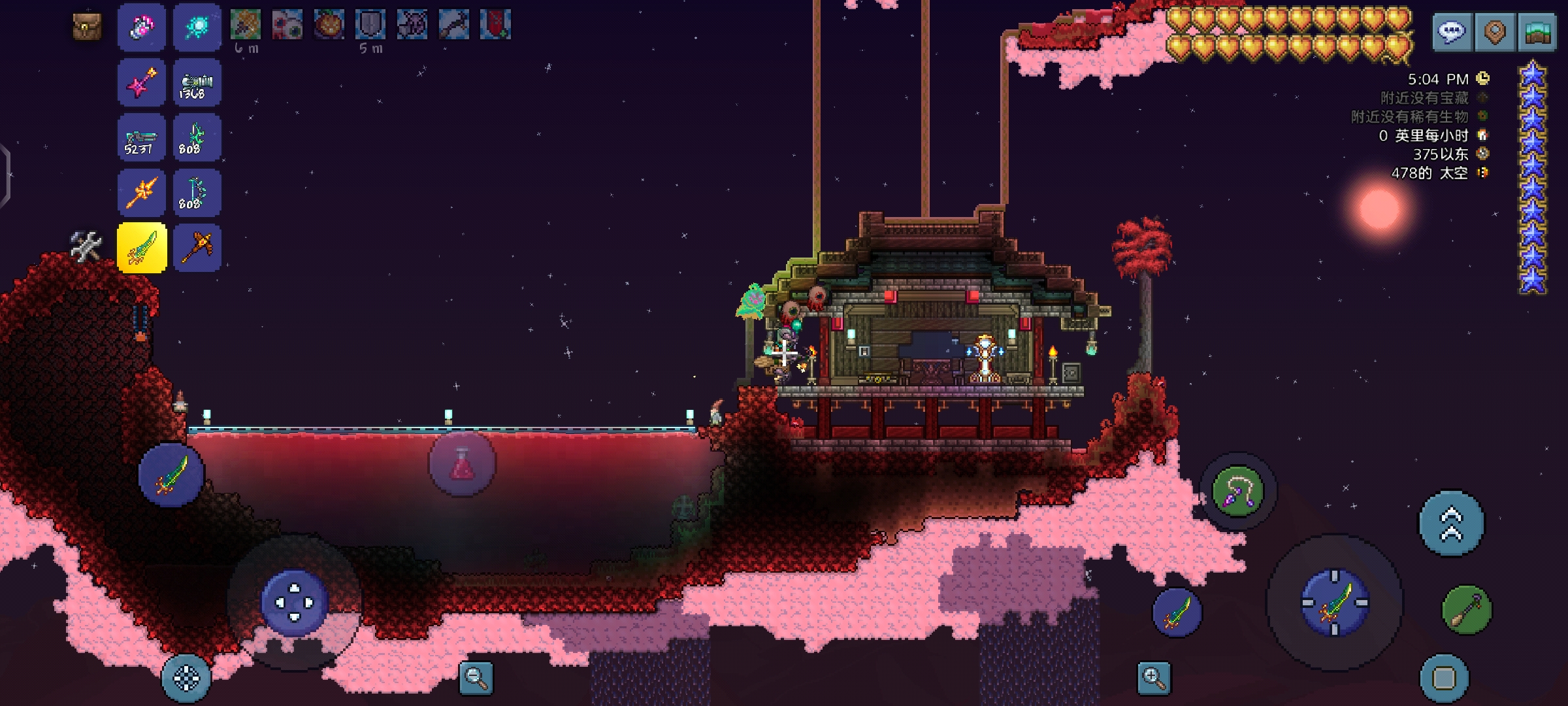Tap the pumpkin buff icon

click(x=329, y=25)
